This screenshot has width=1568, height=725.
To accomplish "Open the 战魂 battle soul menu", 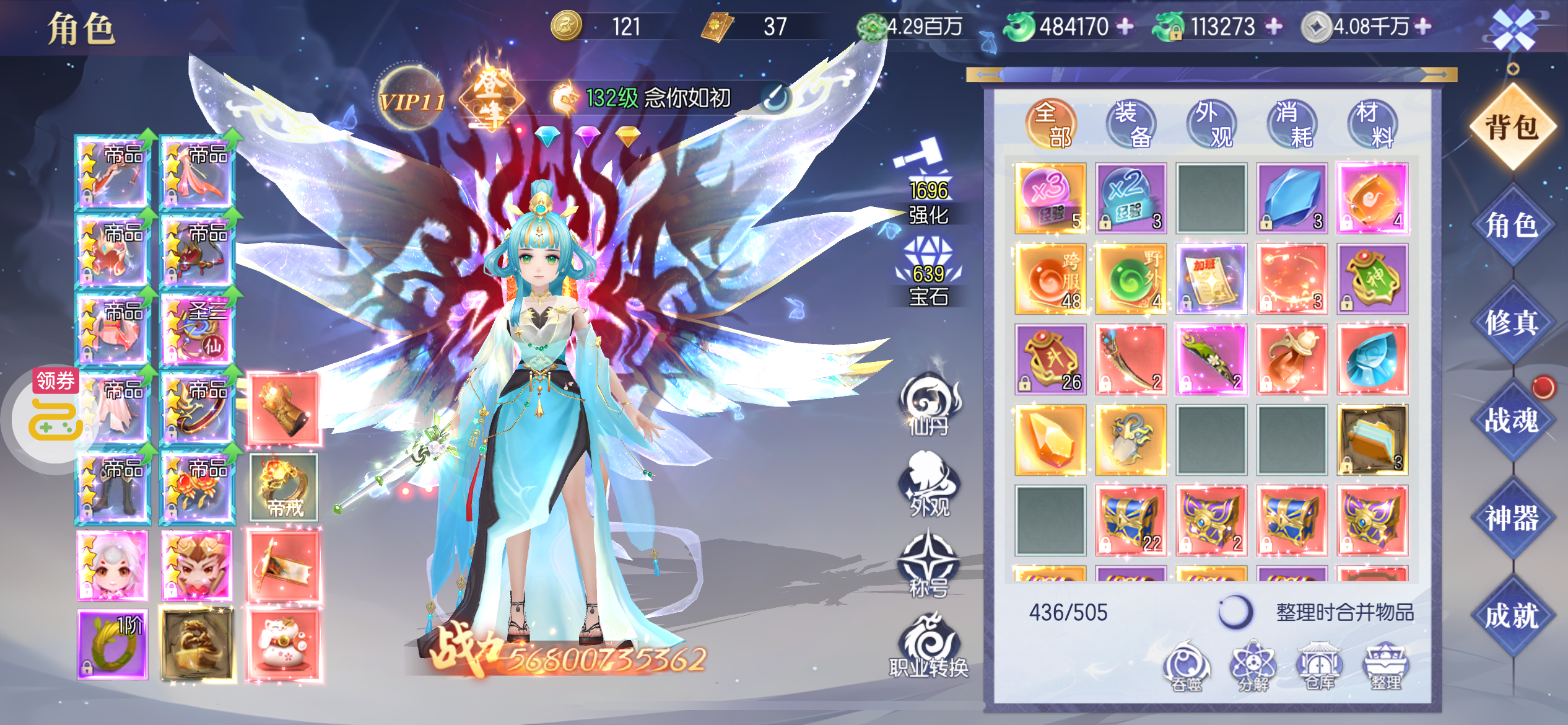I will [x=1512, y=420].
